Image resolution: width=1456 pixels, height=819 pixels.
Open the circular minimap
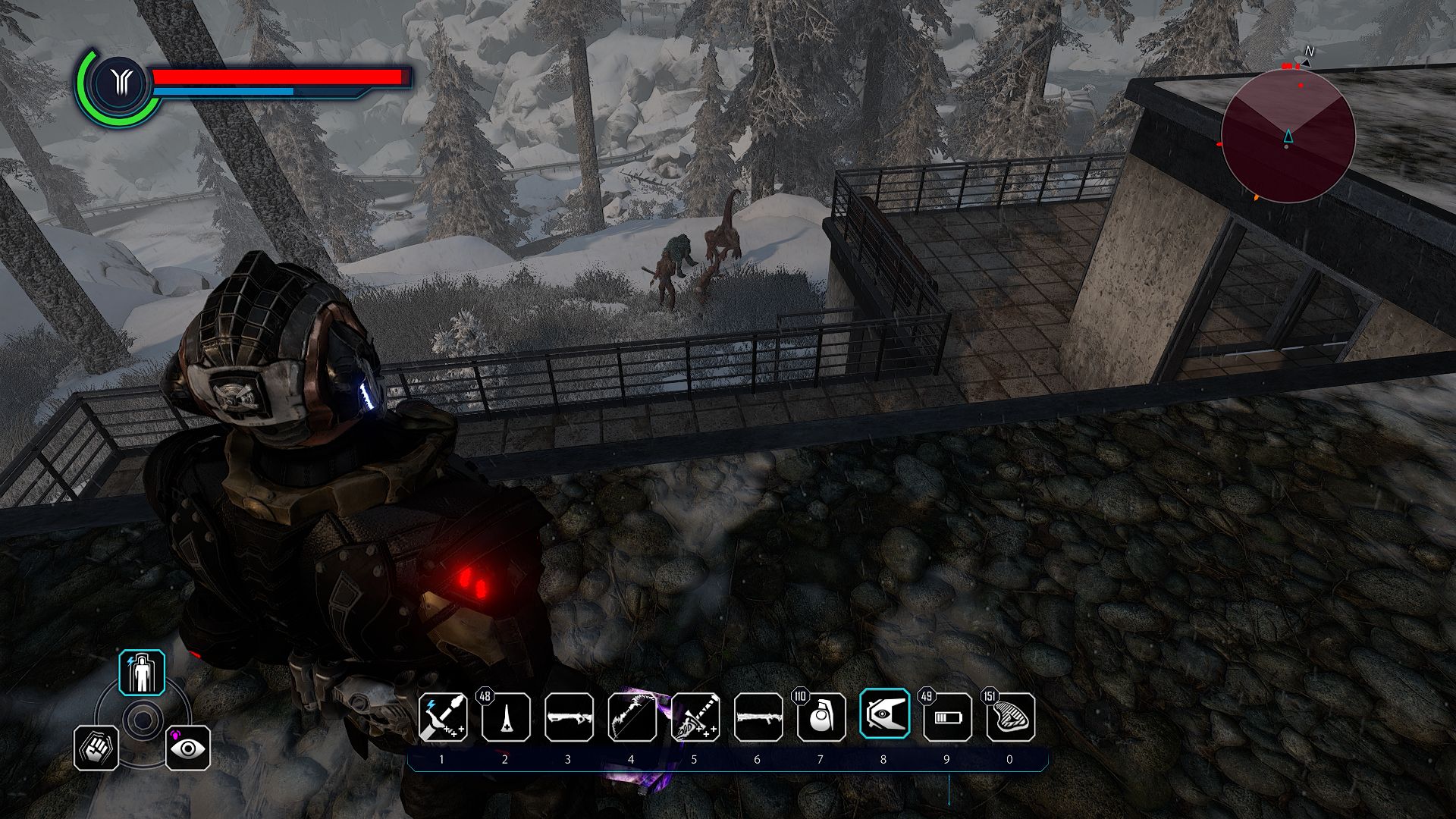1288,133
